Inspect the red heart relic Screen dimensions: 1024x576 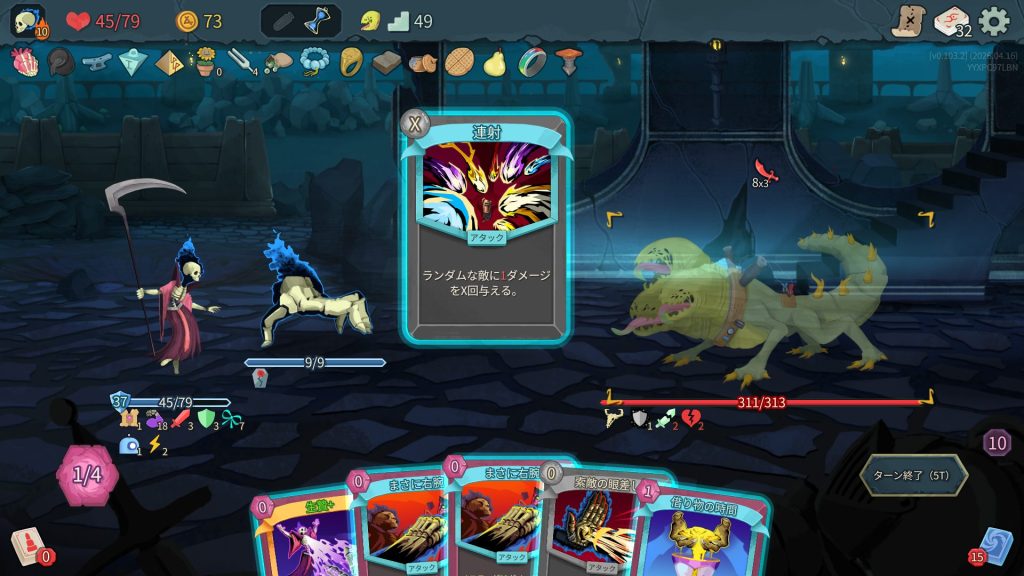pyautogui.click(x=23, y=63)
